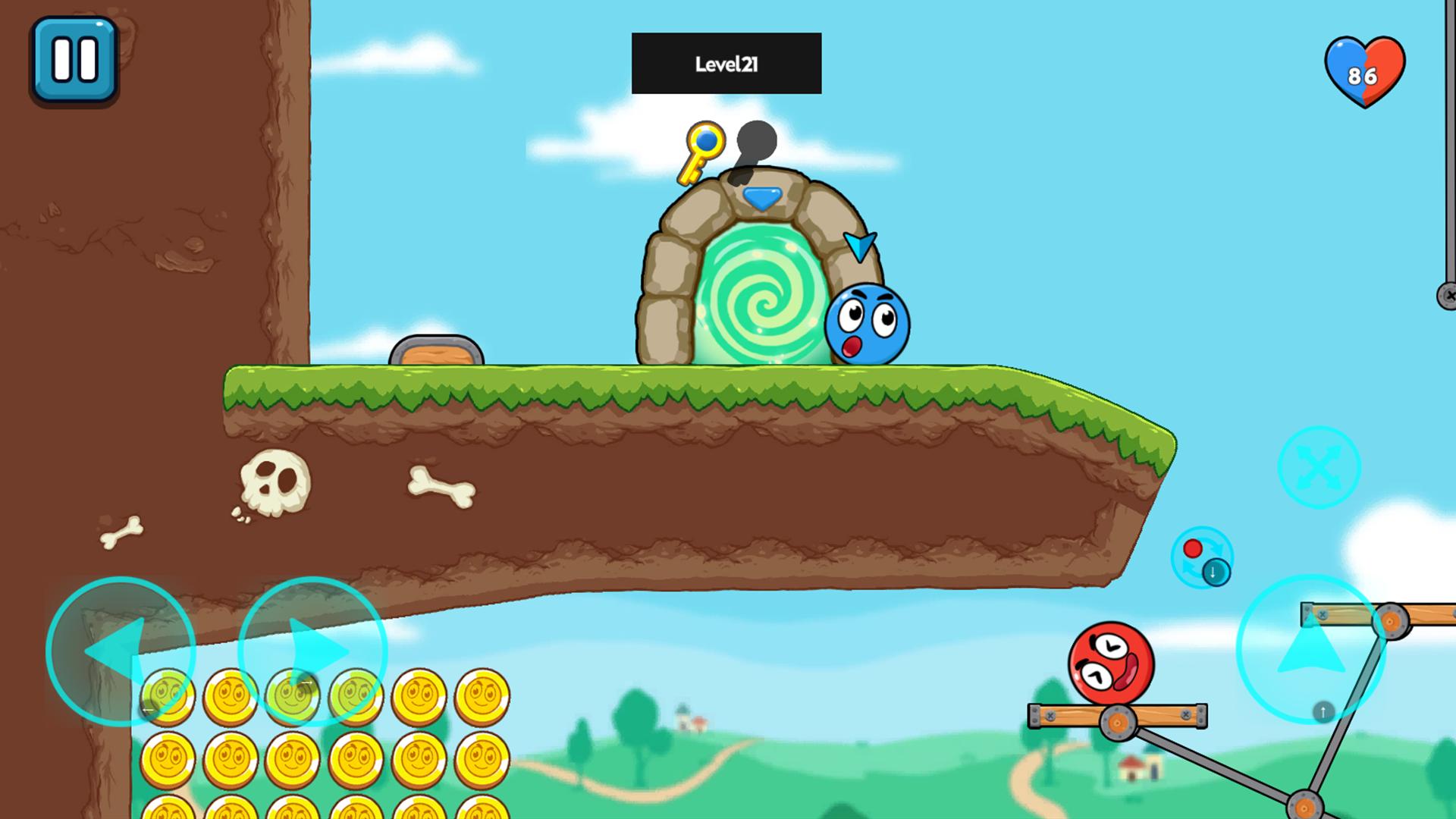The height and width of the screenshot is (819, 1456).
Task: Tap the jump up-arrow button
Action: point(1310,649)
